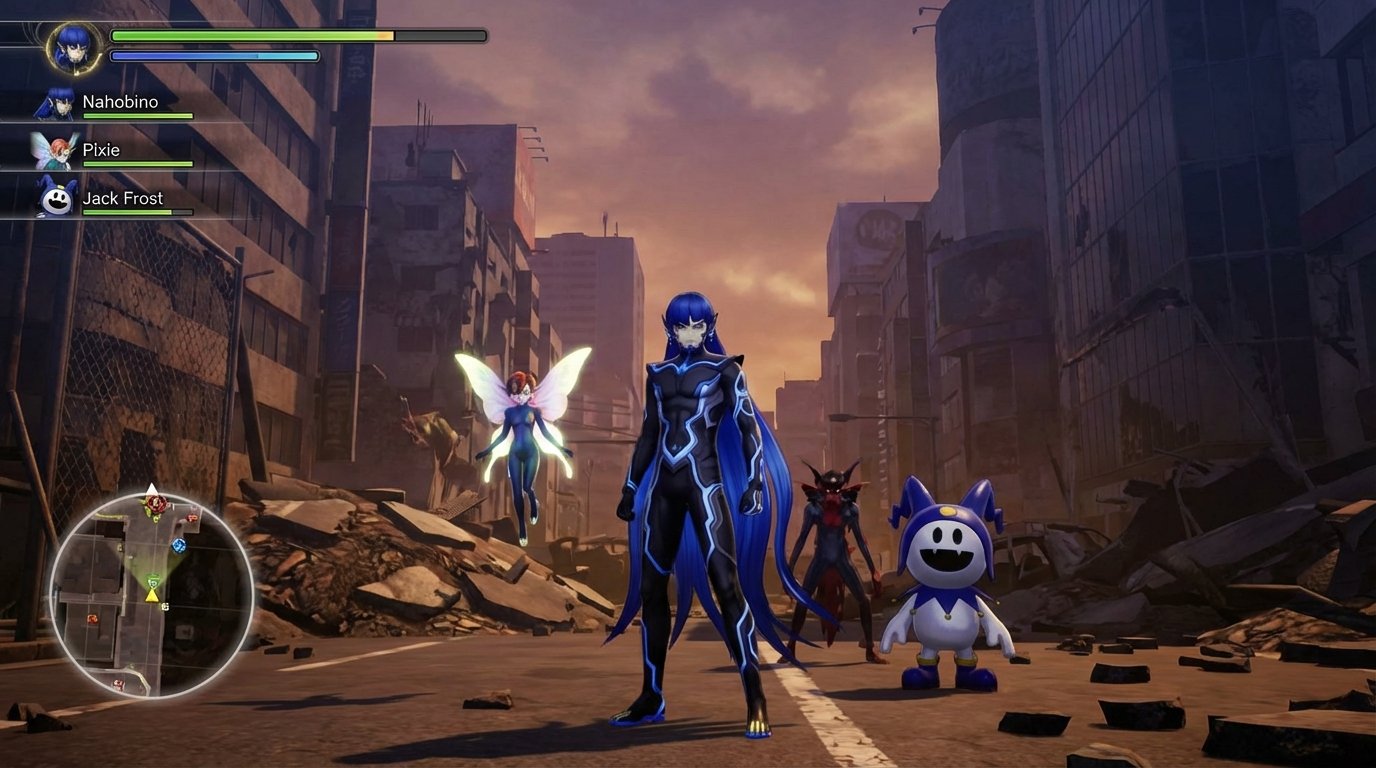Screen dimensions: 1376x768
Task: Select the red marker near the minimap's bottom edge
Action: point(118,683)
